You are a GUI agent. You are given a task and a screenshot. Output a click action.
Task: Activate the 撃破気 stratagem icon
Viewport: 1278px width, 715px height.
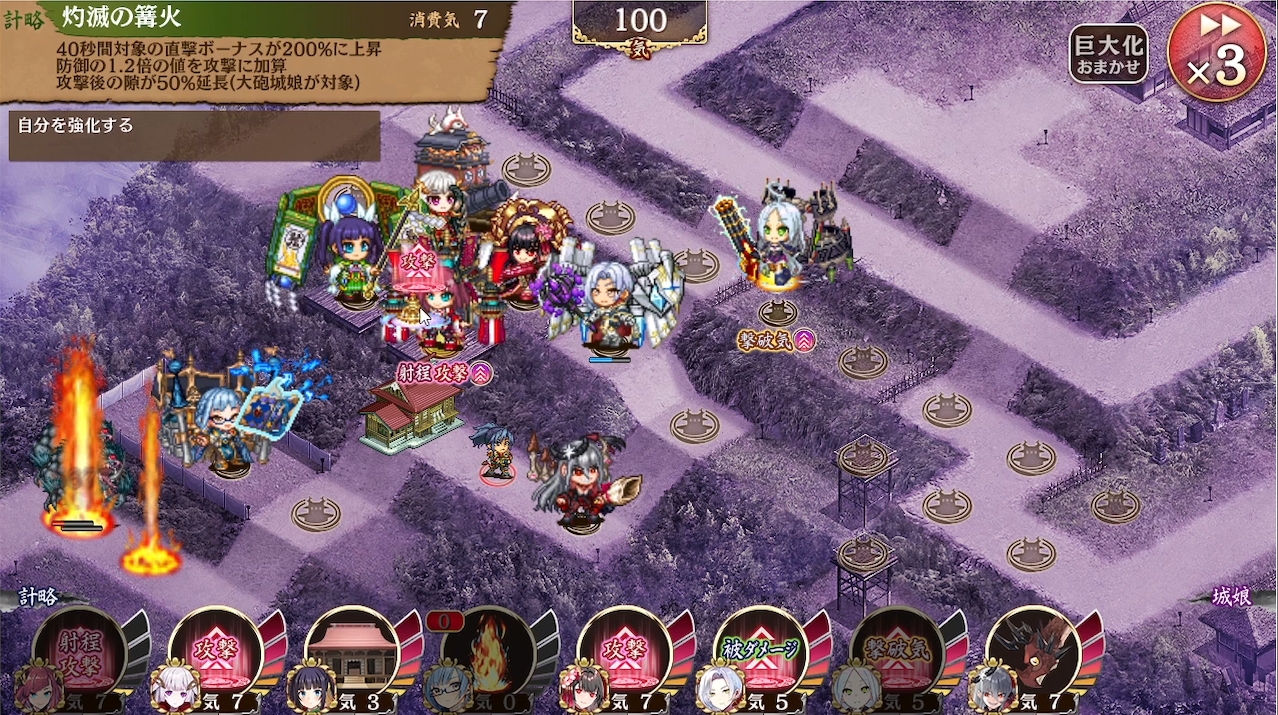[x=897, y=653]
